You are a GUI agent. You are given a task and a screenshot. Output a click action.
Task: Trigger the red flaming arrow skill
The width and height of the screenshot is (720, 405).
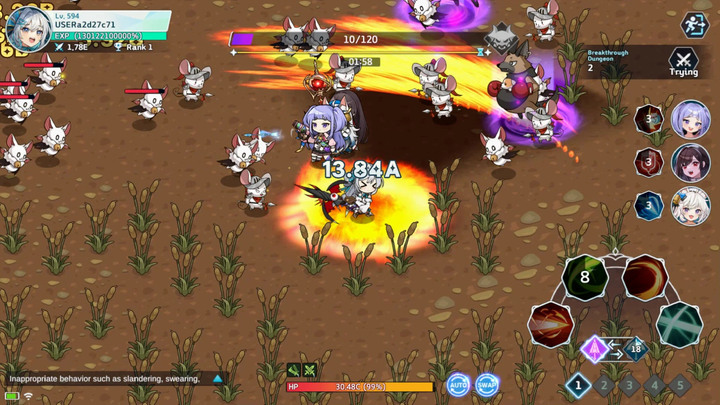[x=551, y=324]
